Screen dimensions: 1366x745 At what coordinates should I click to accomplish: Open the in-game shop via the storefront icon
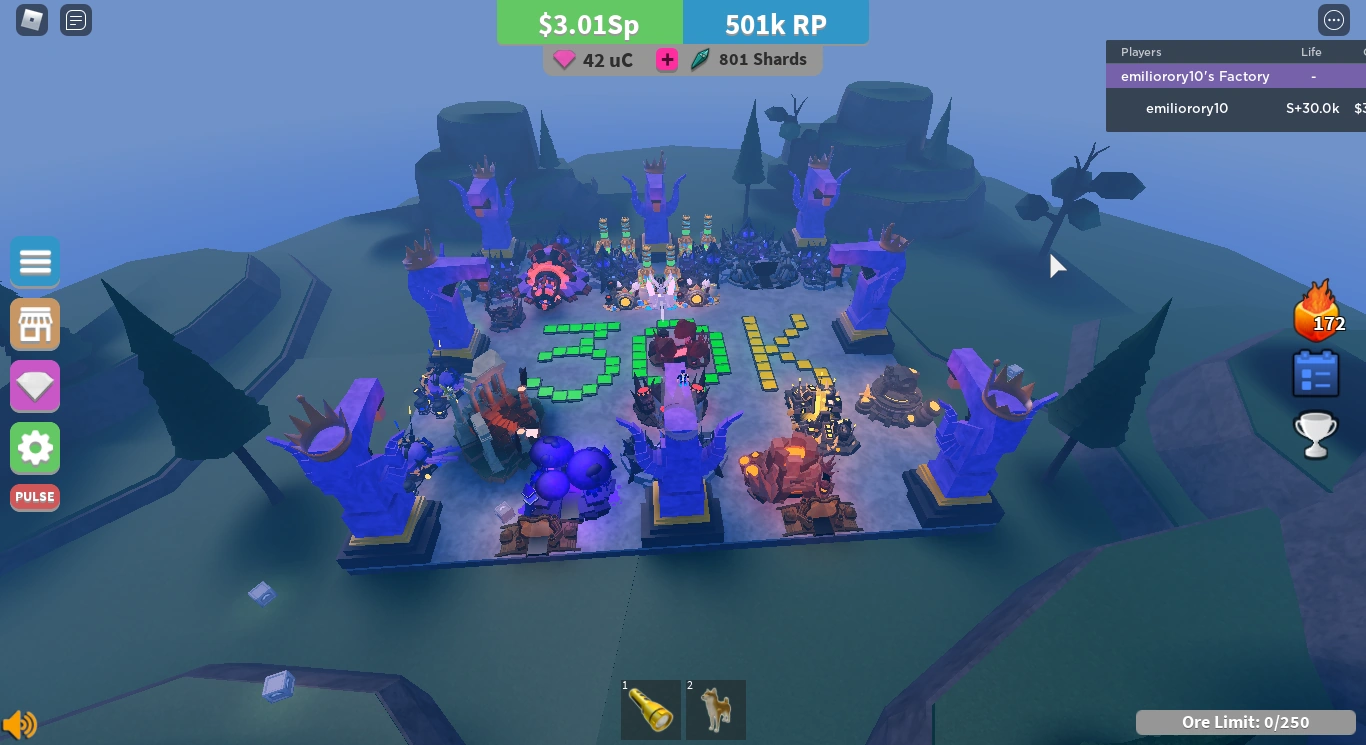35,324
